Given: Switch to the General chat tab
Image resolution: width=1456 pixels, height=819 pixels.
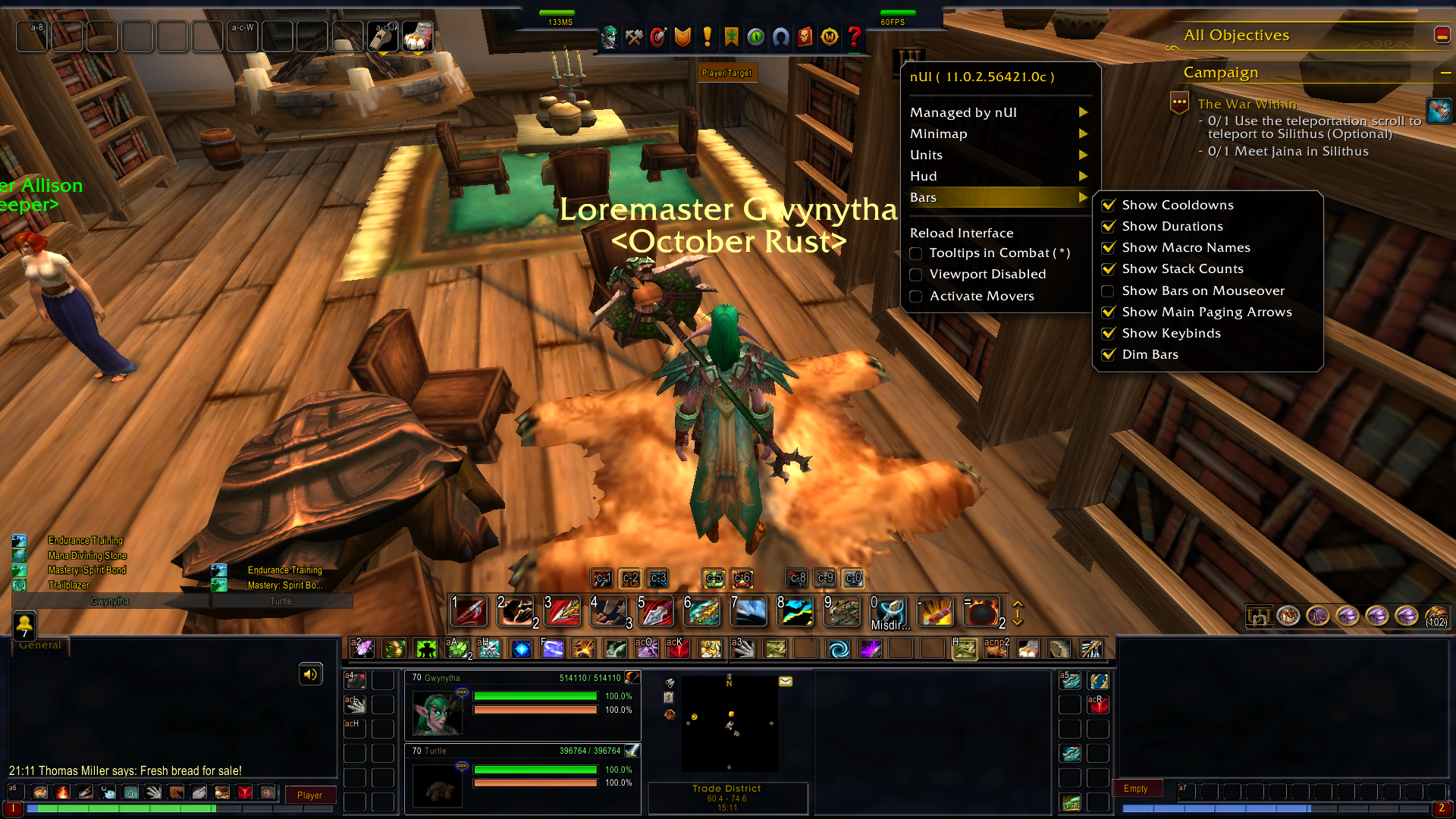Looking at the screenshot, I should (39, 645).
